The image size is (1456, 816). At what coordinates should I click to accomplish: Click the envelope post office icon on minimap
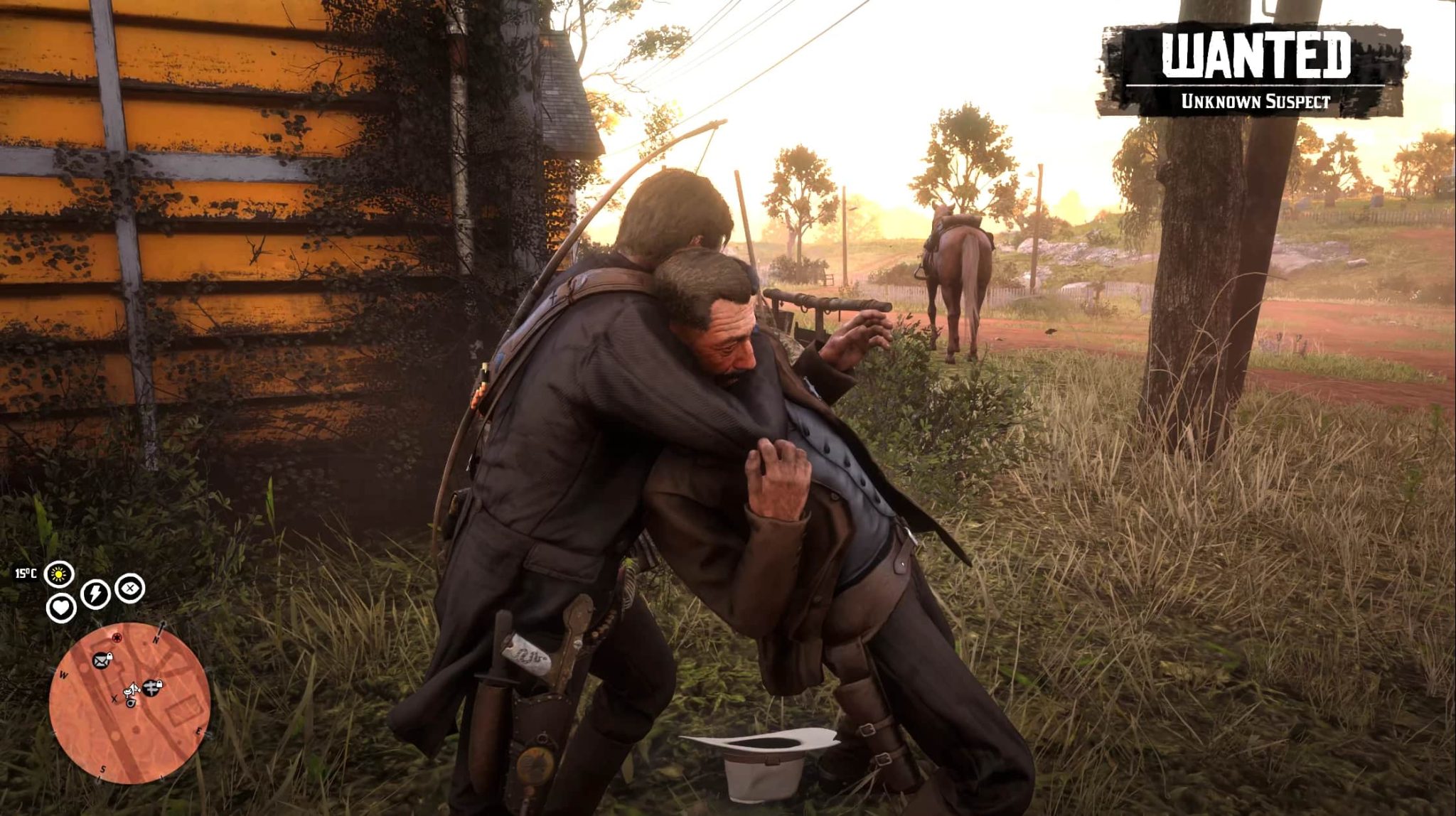[101, 660]
